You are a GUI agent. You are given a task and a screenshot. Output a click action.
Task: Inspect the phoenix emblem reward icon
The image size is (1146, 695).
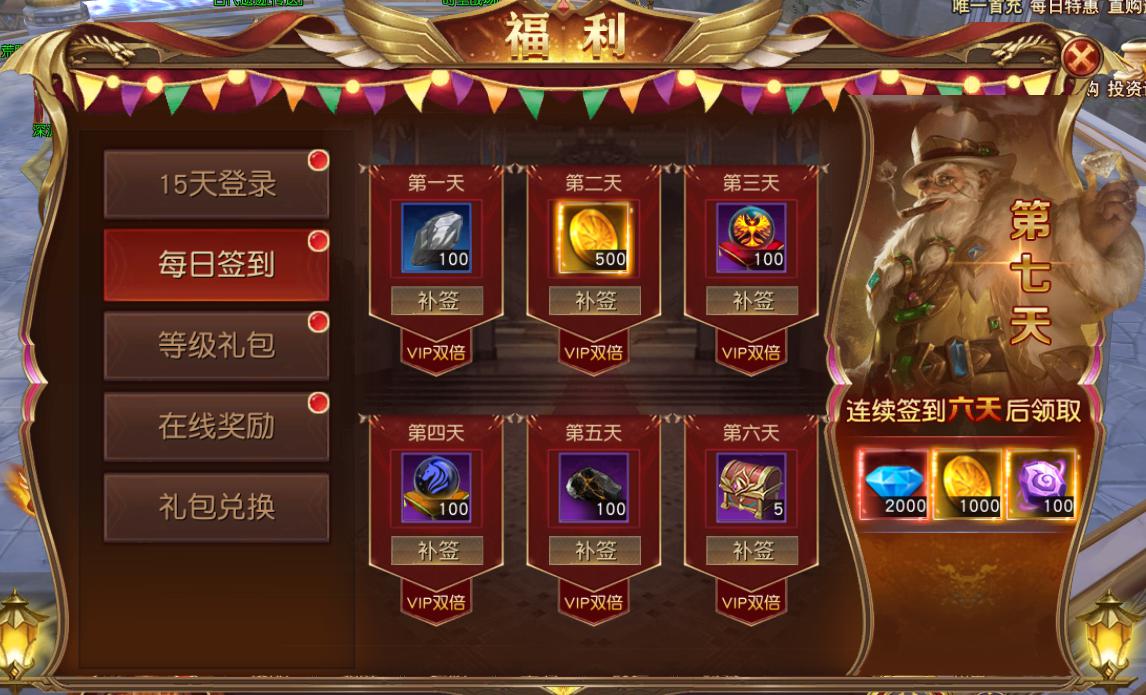click(752, 238)
